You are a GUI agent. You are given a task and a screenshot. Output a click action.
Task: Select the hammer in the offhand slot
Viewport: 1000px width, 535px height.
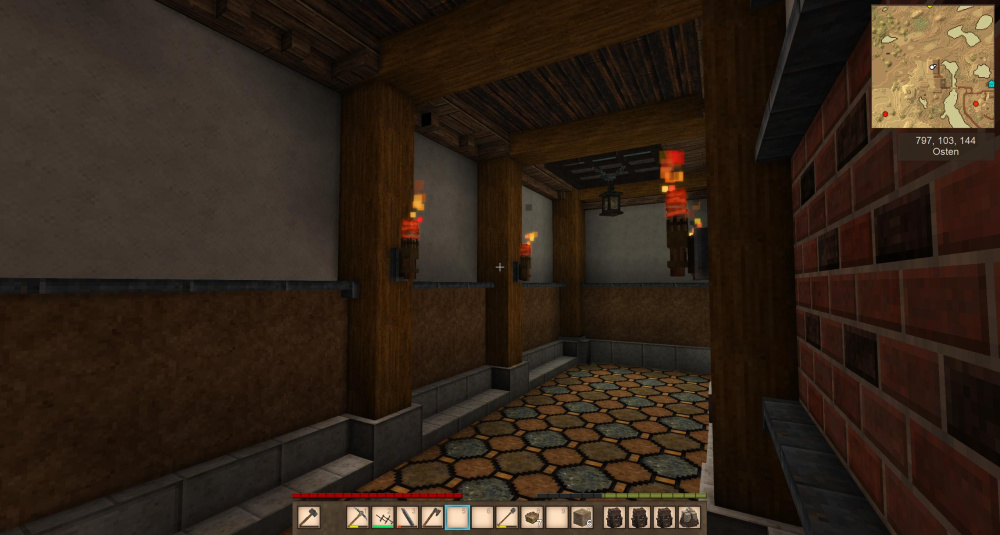[x=309, y=517]
